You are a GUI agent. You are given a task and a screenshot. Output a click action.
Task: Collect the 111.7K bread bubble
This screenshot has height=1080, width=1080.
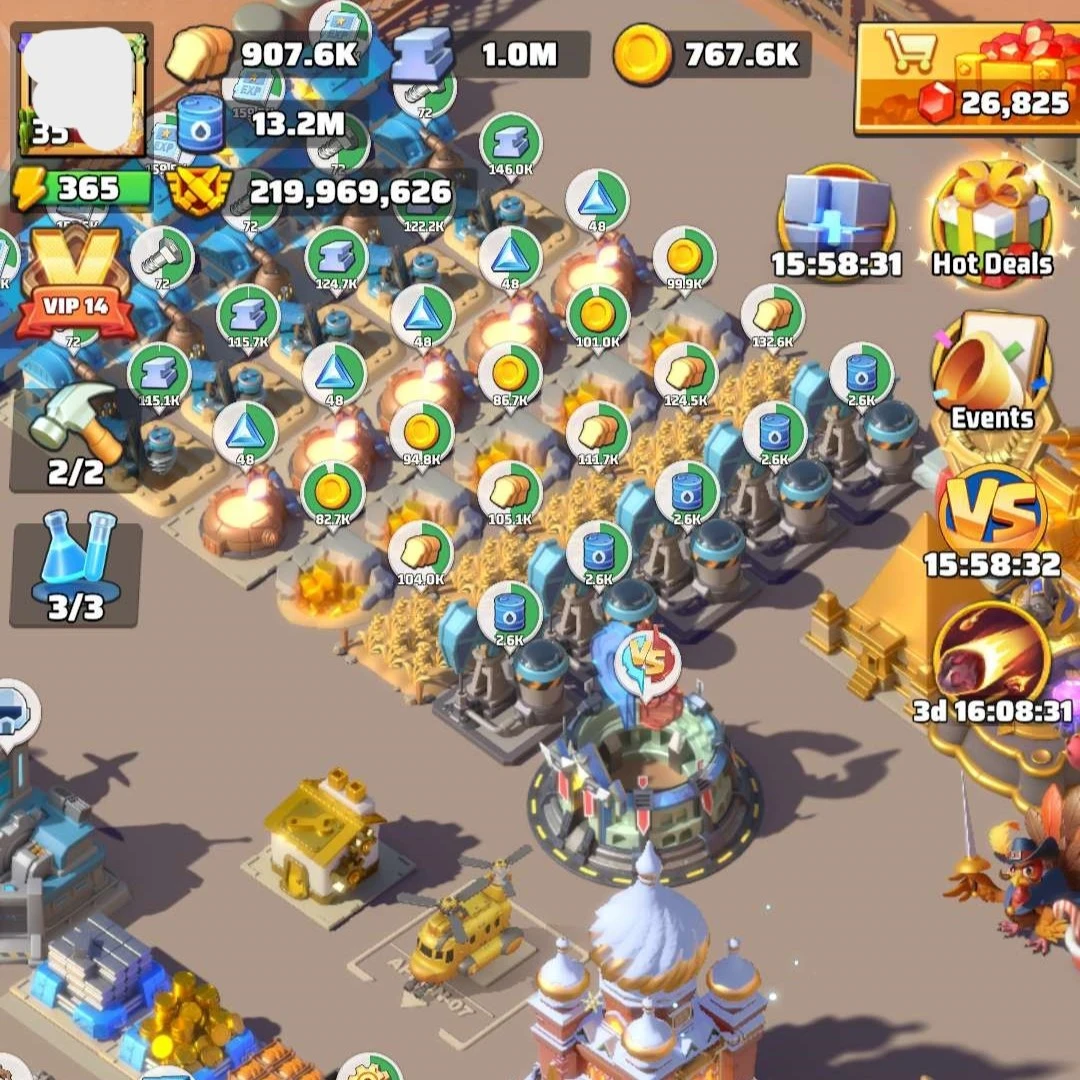(598, 432)
